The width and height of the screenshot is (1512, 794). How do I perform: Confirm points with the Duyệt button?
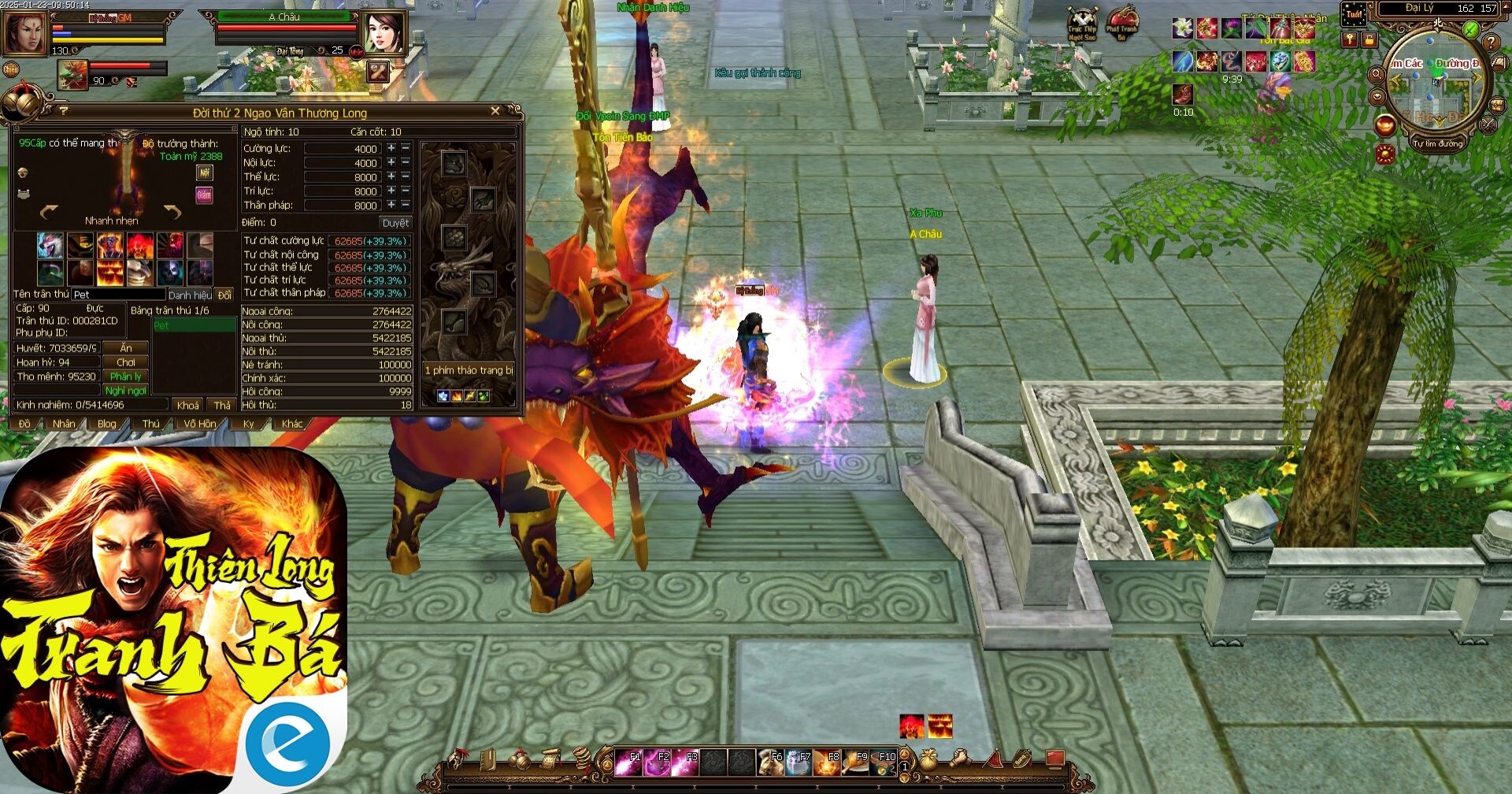click(395, 223)
